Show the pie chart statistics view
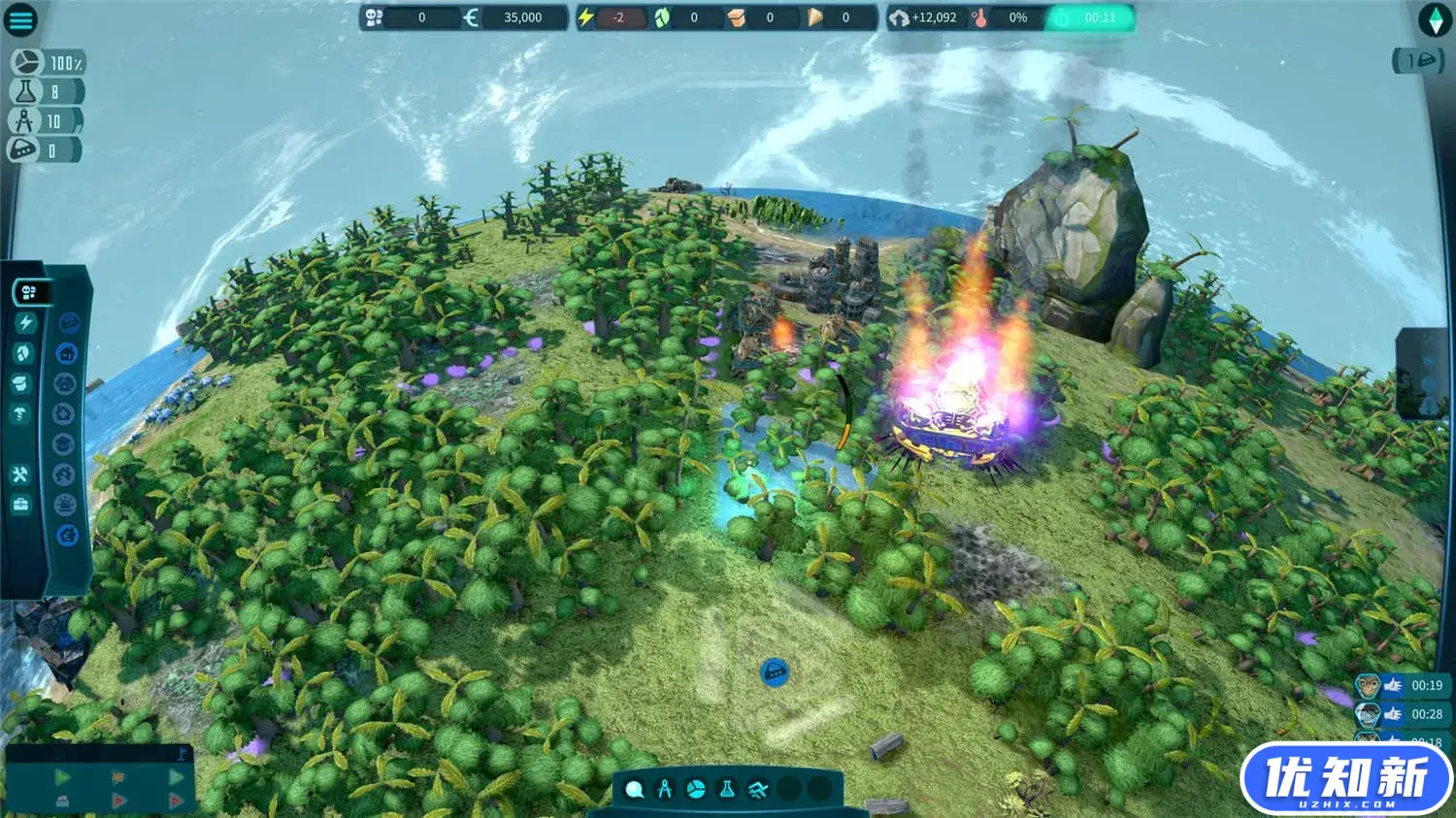The image size is (1456, 818). (x=696, y=790)
